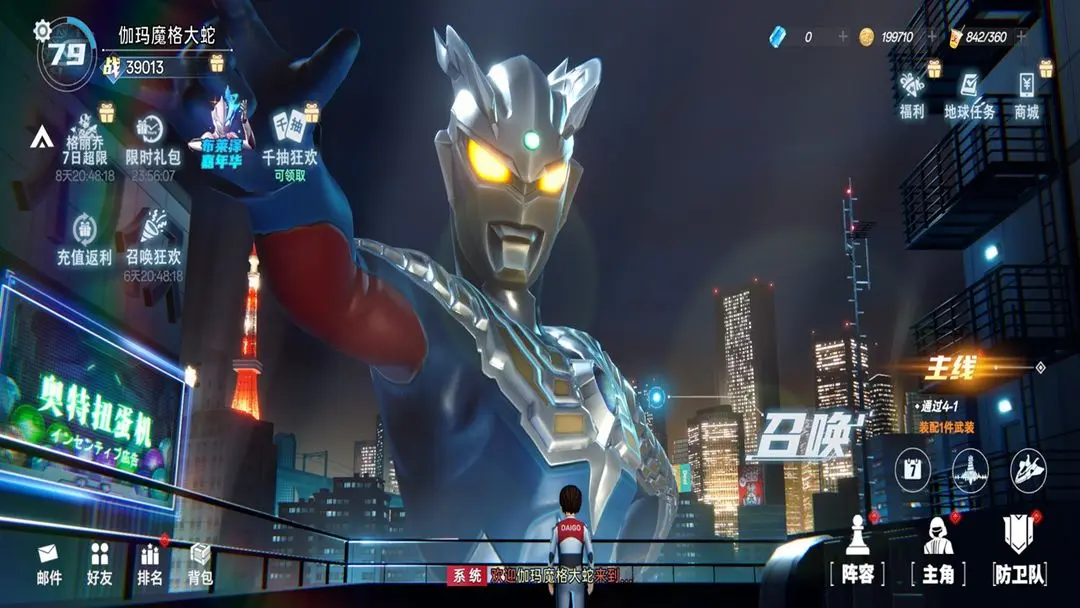Open the 主角 protagonist menu
The width and height of the screenshot is (1080, 608).
tap(937, 549)
